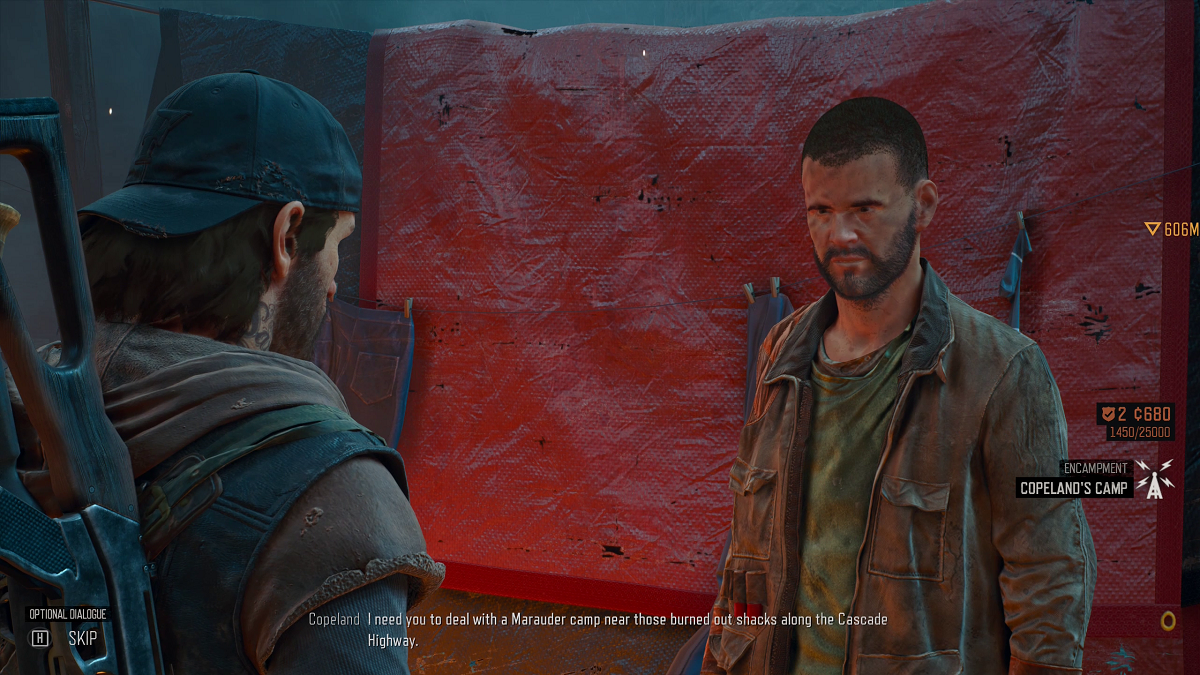
Task: Select the Copeland's Camp radio tower icon
Action: click(1155, 480)
